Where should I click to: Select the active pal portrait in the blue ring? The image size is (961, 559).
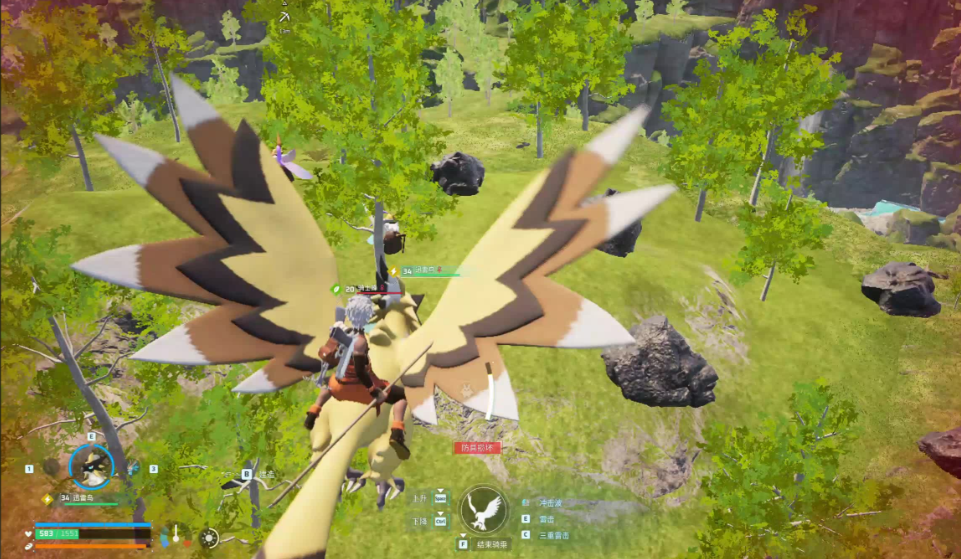click(91, 465)
